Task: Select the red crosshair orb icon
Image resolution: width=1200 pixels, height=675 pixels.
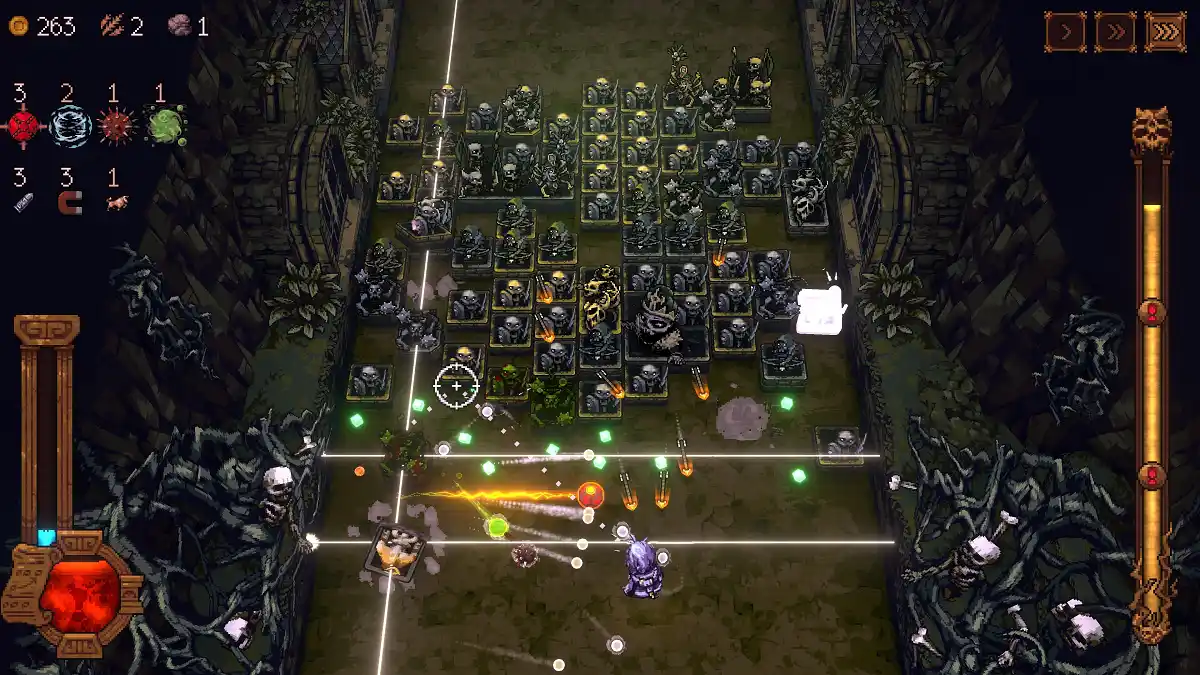Action: point(23,127)
